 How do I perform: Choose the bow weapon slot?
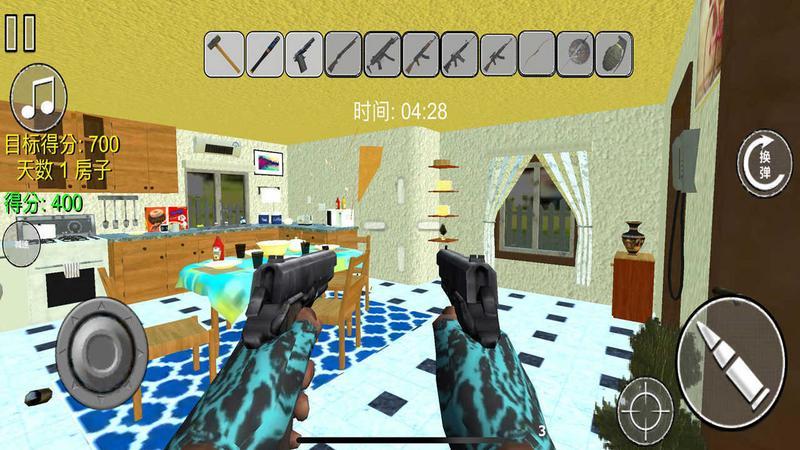[538, 53]
